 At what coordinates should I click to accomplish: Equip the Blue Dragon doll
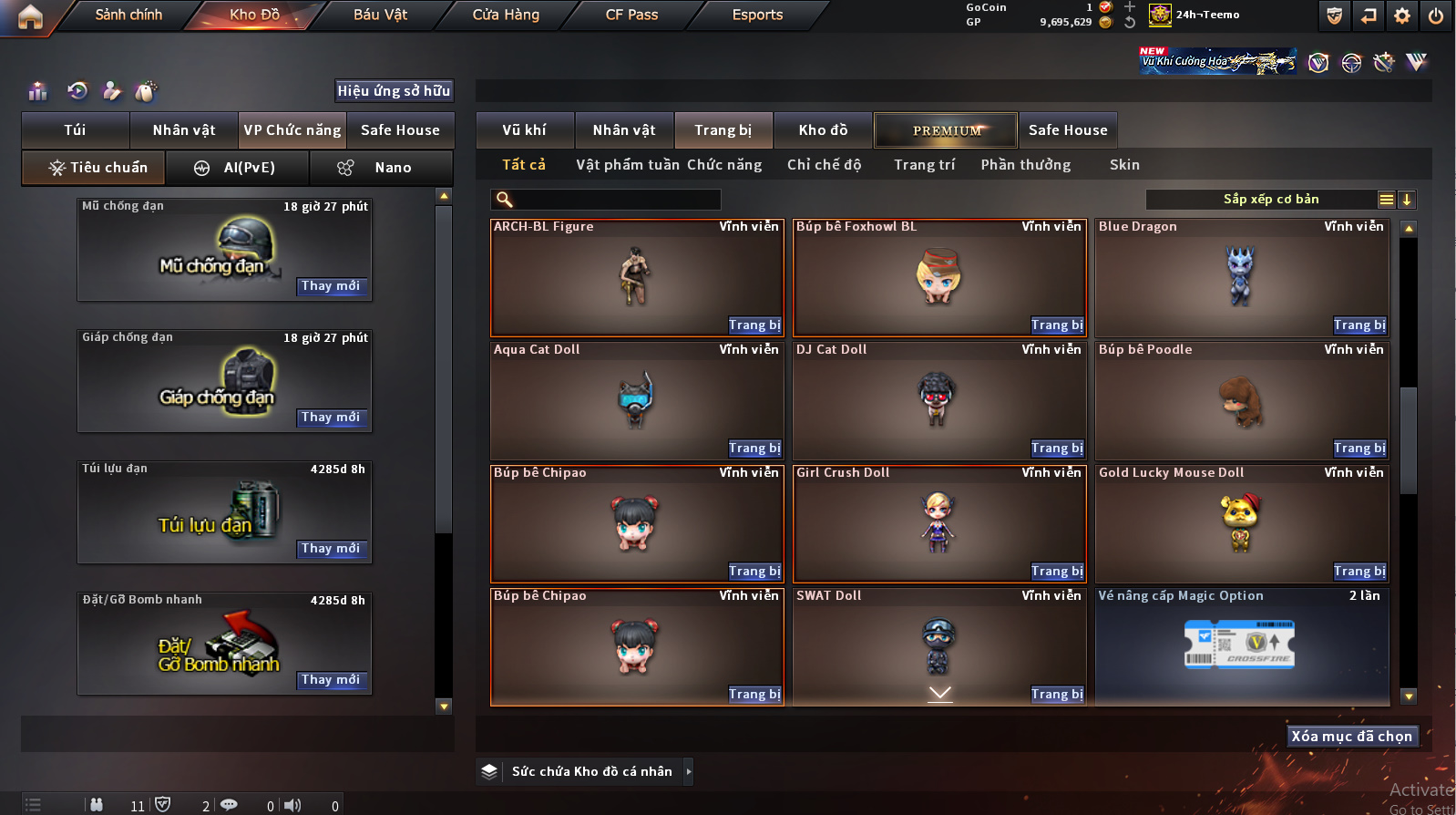pyautogui.click(x=1359, y=325)
